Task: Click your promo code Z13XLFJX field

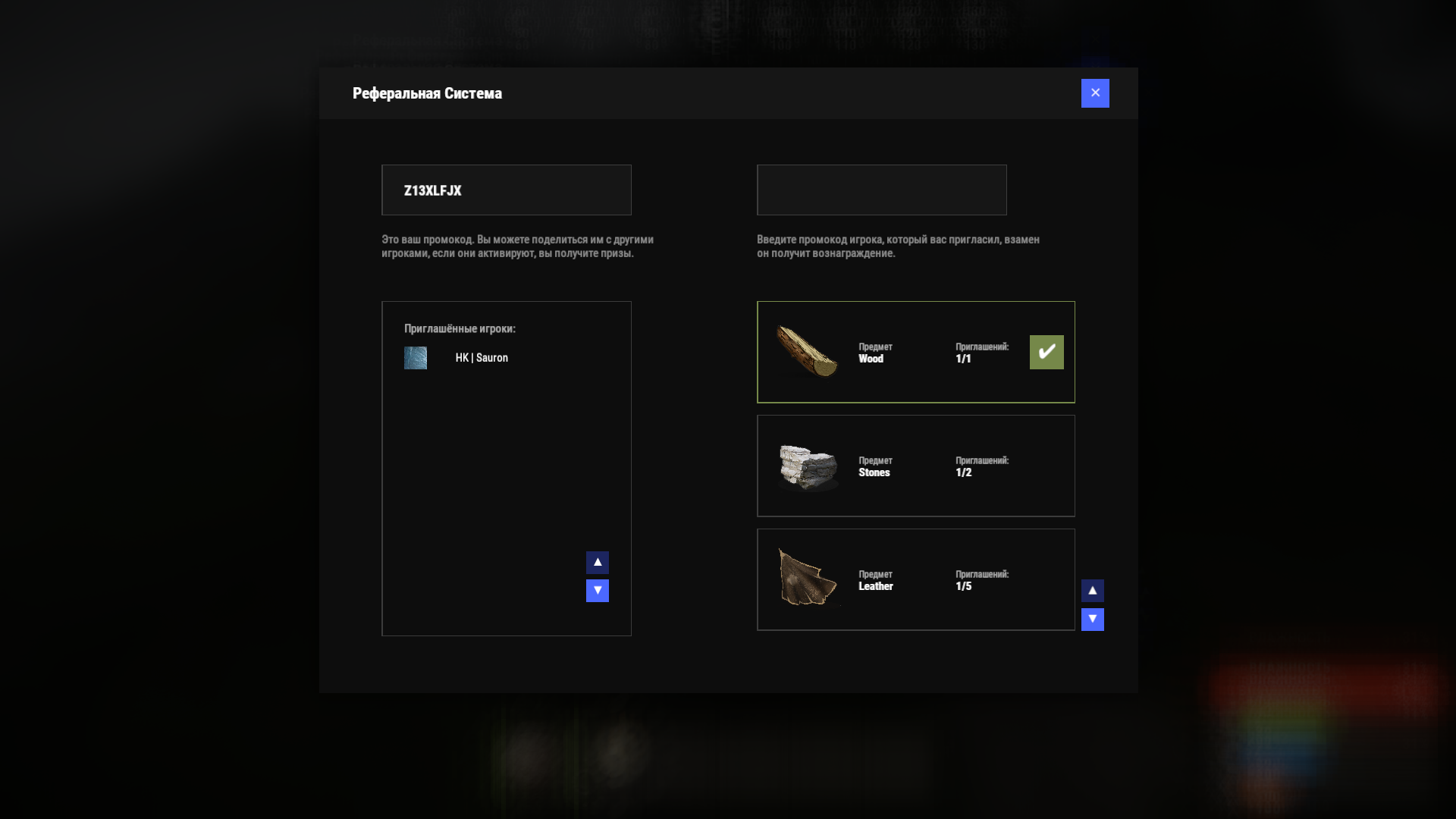Action: click(506, 190)
